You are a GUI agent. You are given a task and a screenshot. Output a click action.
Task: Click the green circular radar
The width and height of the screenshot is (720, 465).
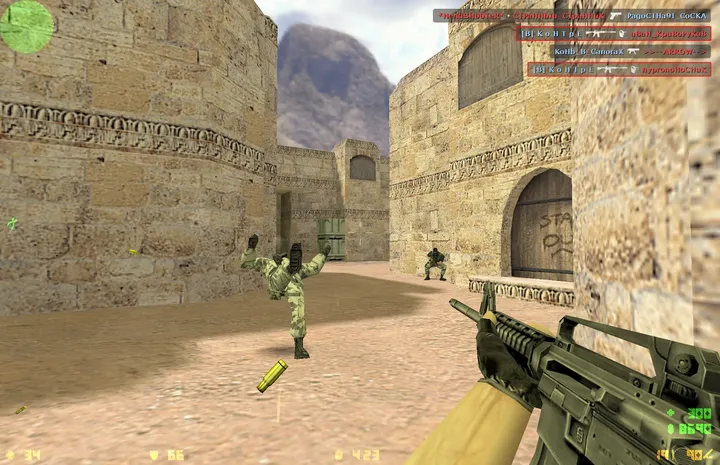click(x=27, y=26)
